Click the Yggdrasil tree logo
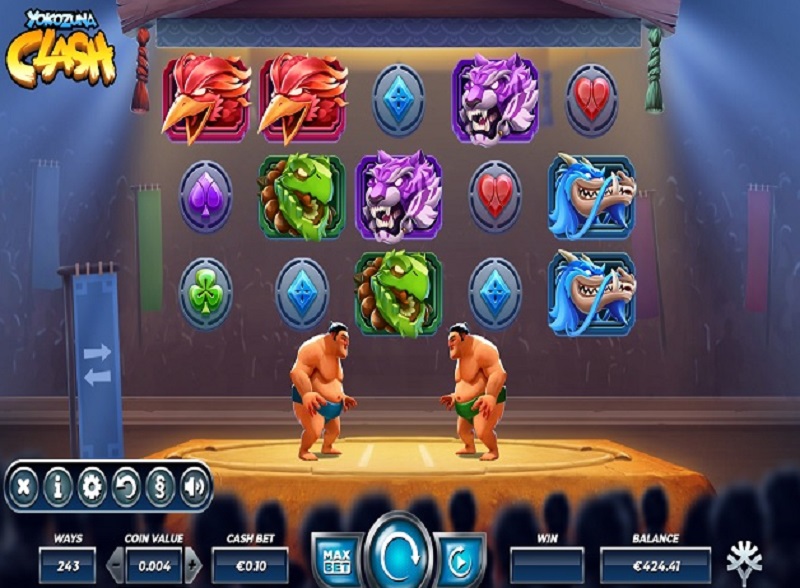This screenshot has height=588, width=800. [x=743, y=560]
